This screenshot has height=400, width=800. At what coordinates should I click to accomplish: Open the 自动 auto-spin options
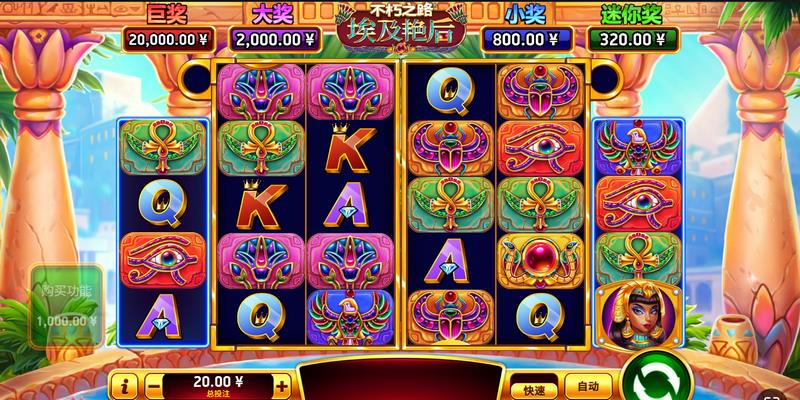[x=587, y=385]
